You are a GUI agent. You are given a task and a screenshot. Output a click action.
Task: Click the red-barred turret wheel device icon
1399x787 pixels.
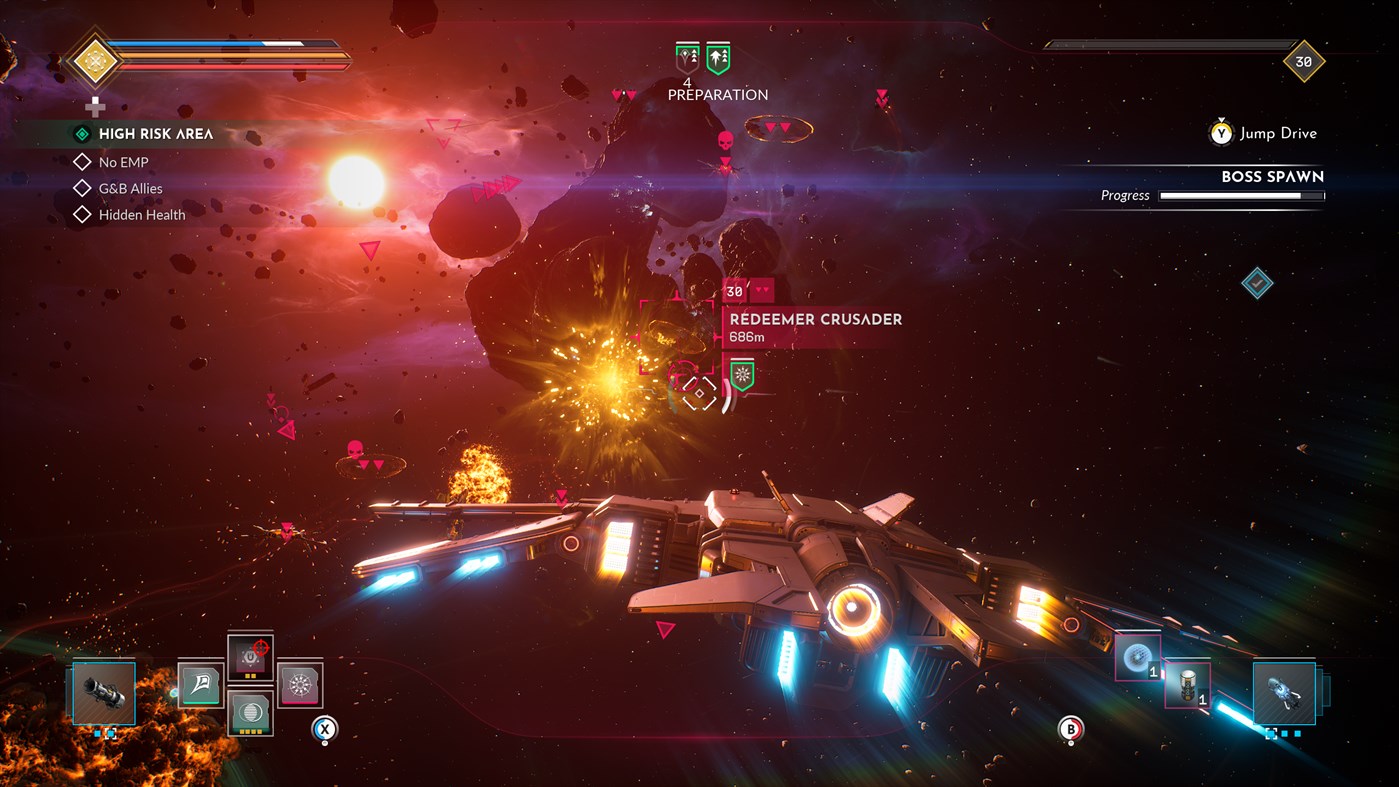pos(300,684)
